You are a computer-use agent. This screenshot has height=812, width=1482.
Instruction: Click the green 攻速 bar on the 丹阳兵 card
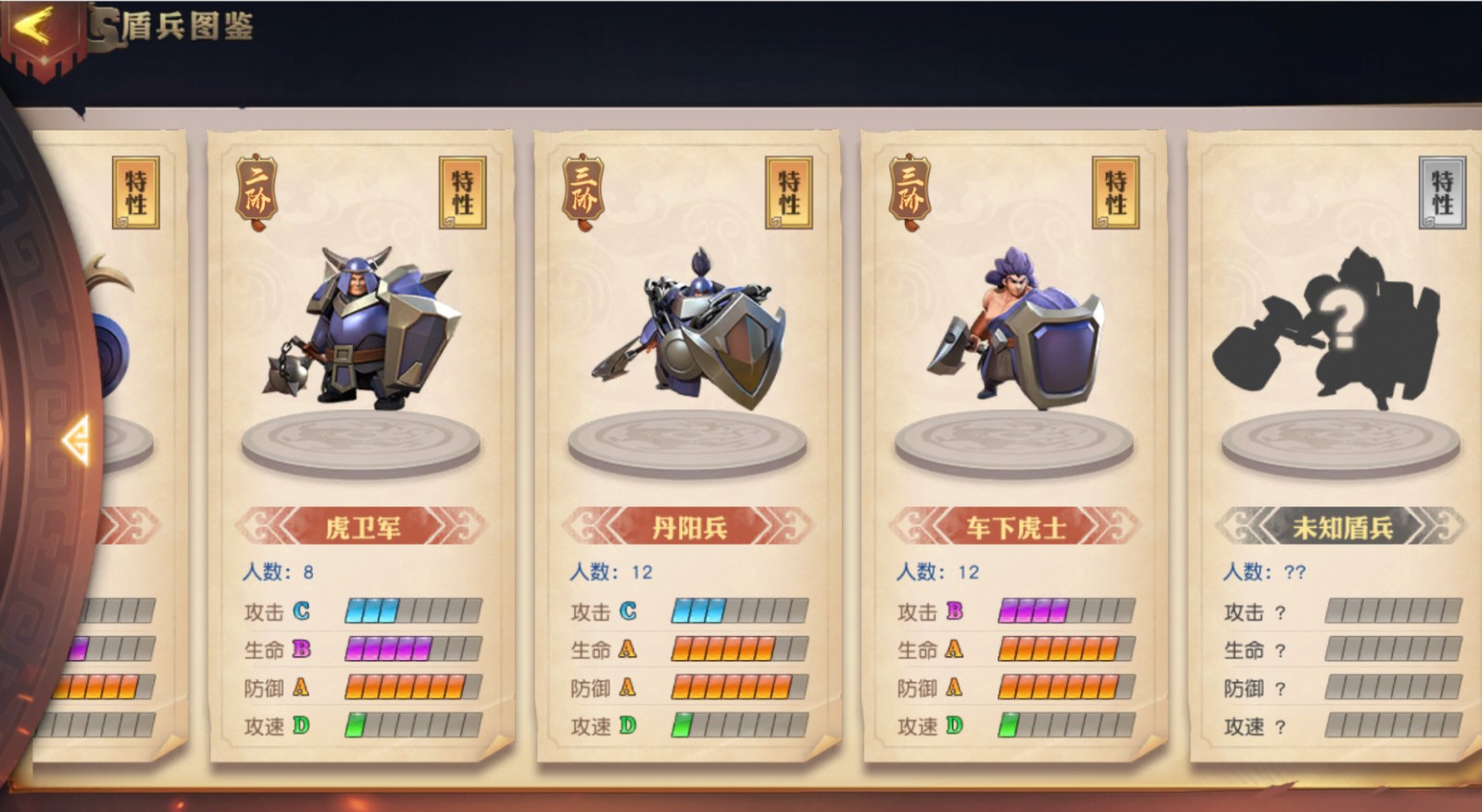(x=684, y=726)
